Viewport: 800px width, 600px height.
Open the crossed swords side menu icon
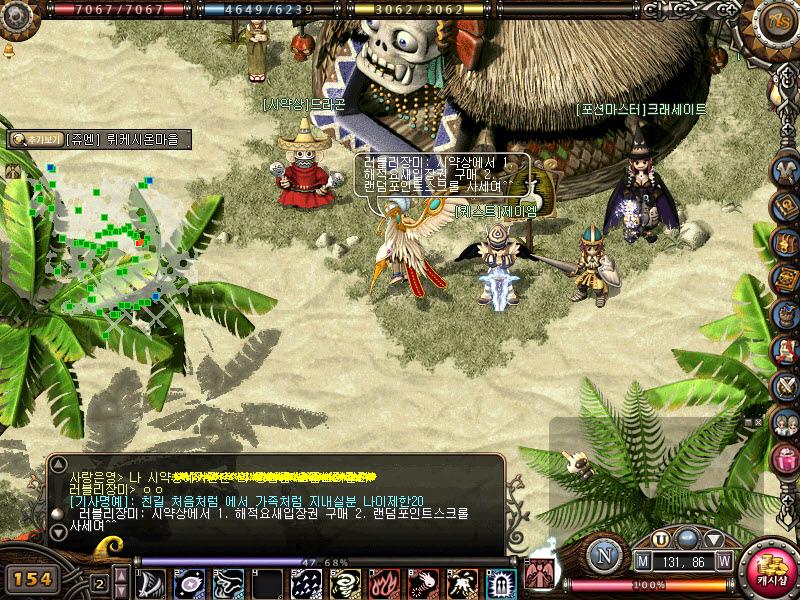point(785,386)
